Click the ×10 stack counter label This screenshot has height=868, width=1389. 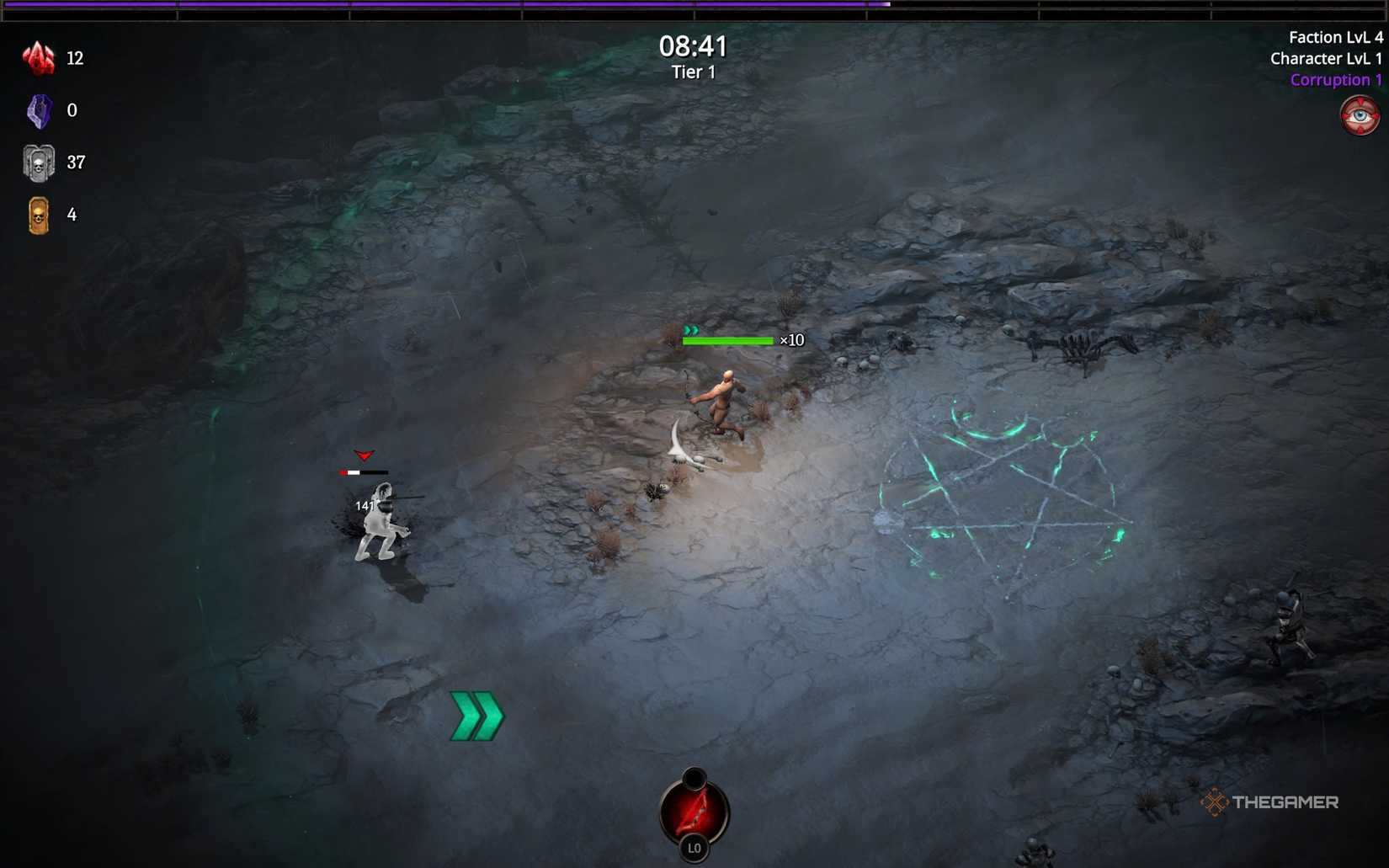coord(792,340)
